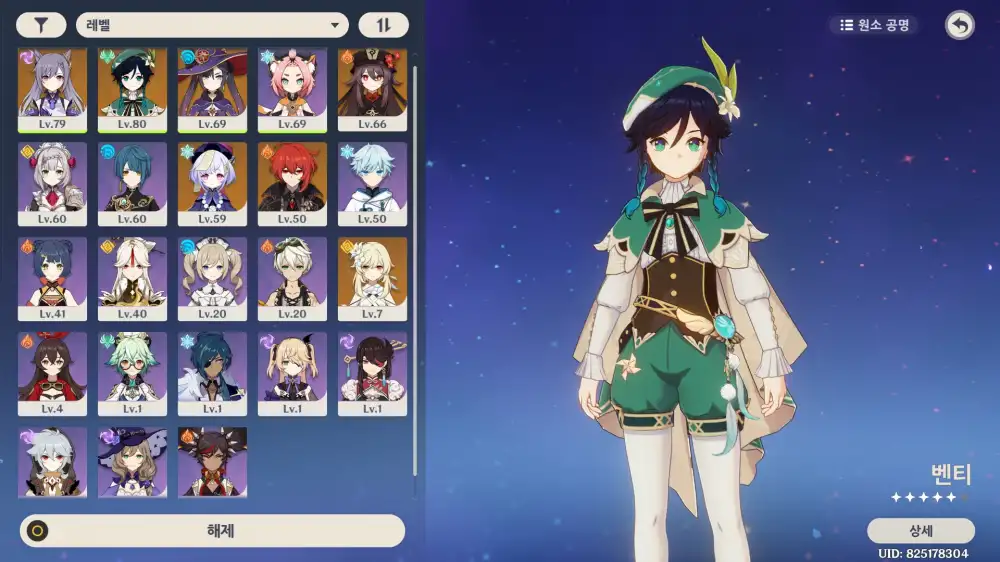Screen dimensions: 1000x562
Task: Open the 원소 공명 elemental resonance list
Action: [874, 25]
